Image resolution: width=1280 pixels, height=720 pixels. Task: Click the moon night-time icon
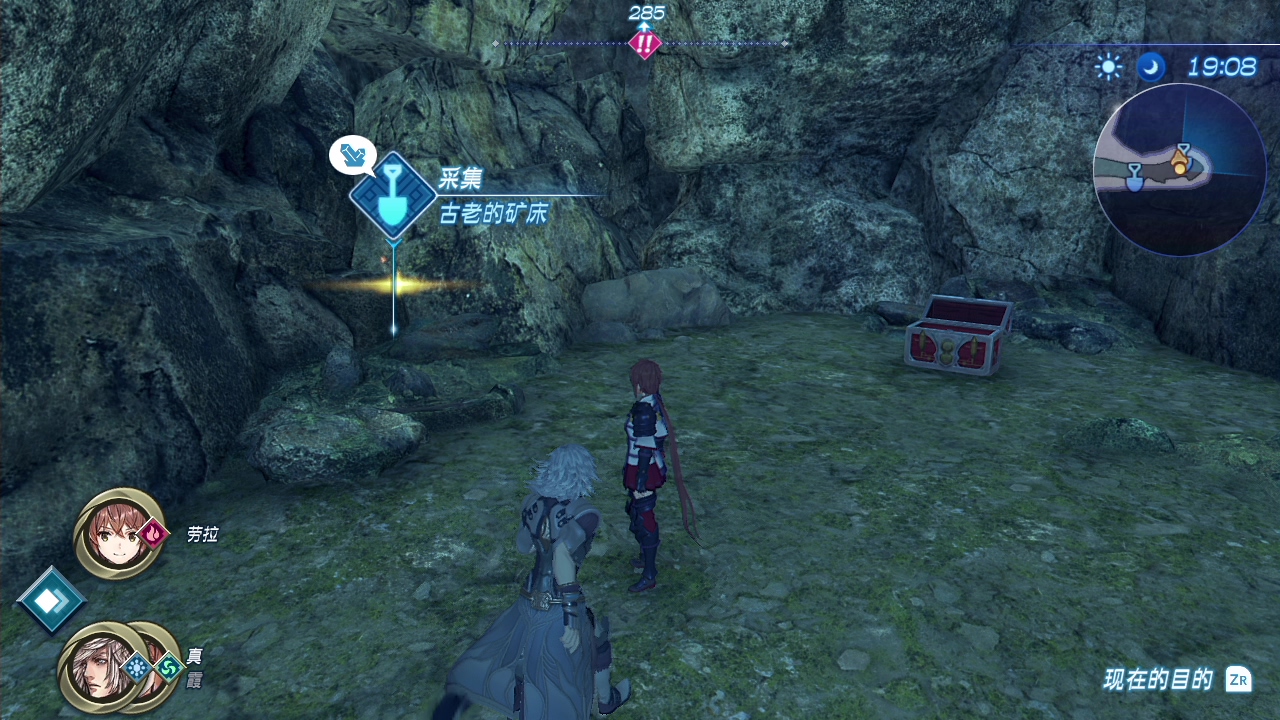coord(1151,67)
